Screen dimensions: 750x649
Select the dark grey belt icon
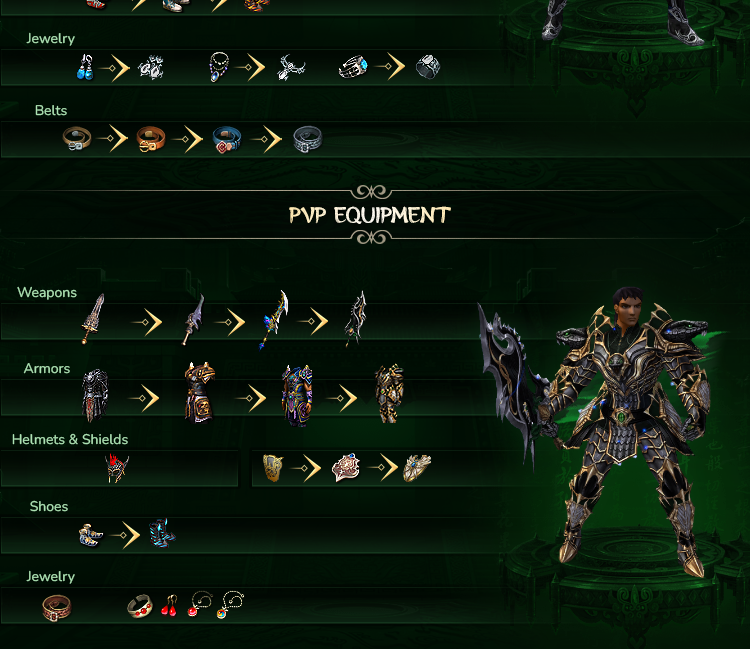coord(307,140)
